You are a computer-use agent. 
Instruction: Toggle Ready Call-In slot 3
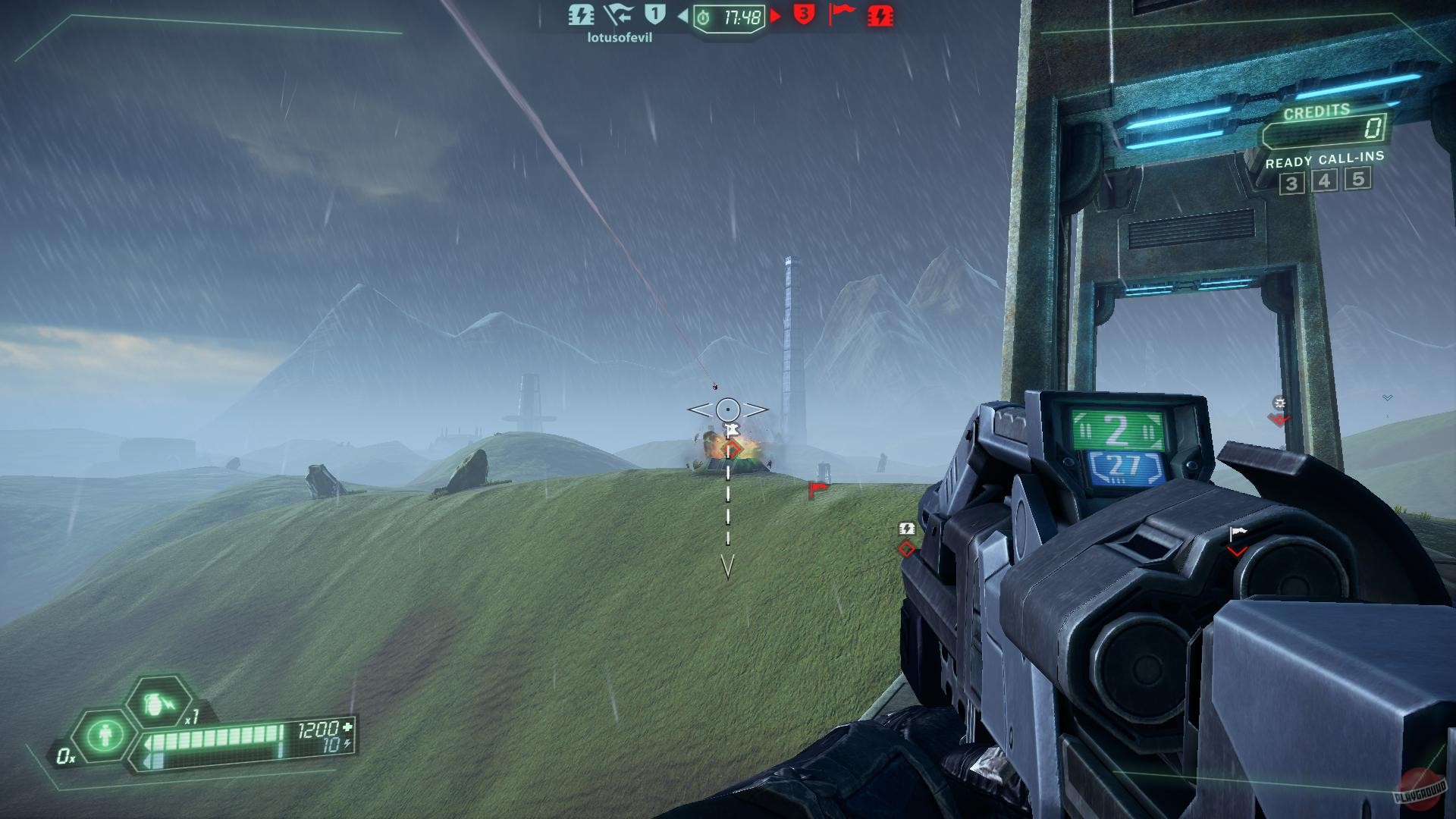(1291, 182)
